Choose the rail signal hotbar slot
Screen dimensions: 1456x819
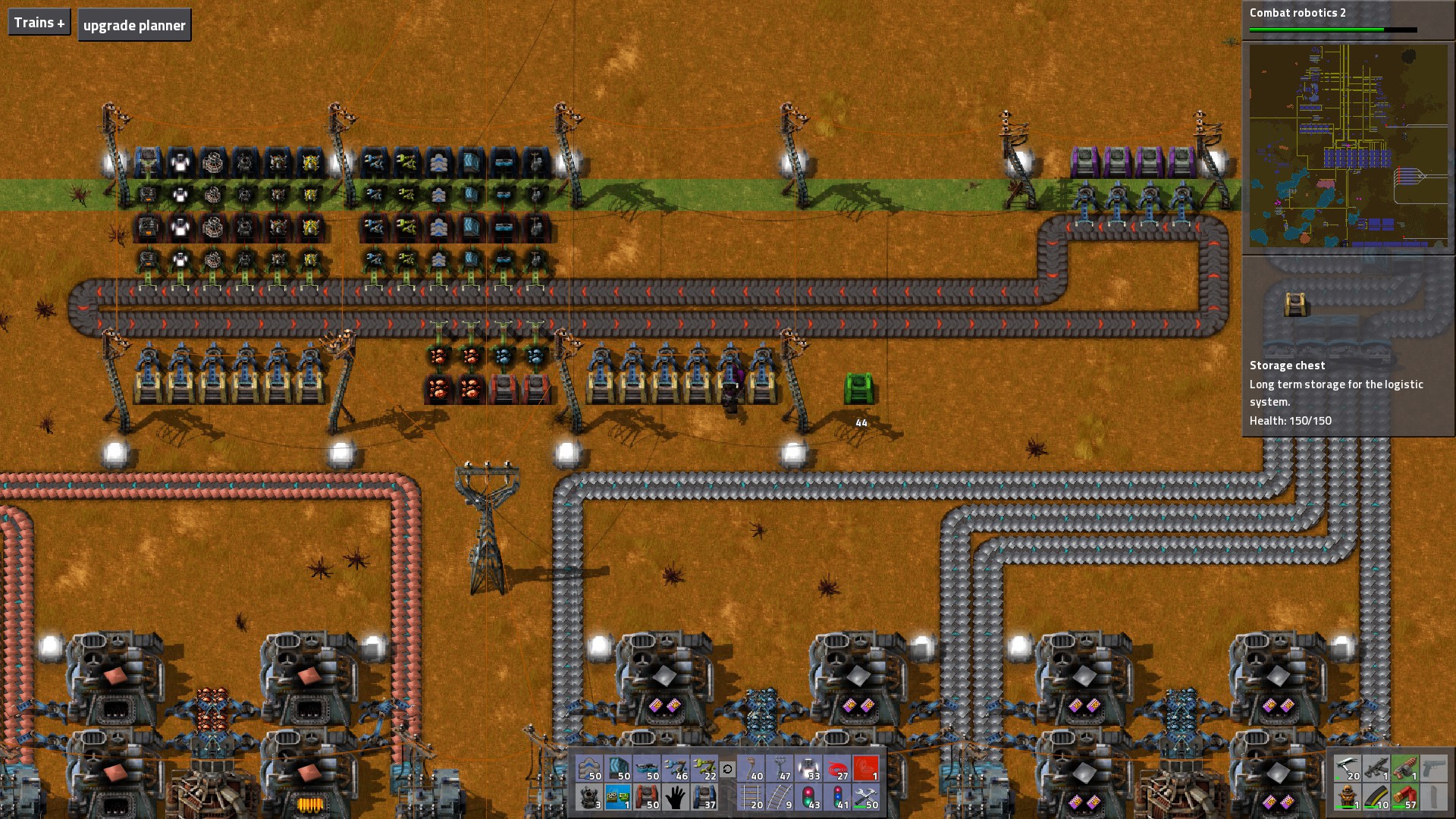(x=808, y=798)
